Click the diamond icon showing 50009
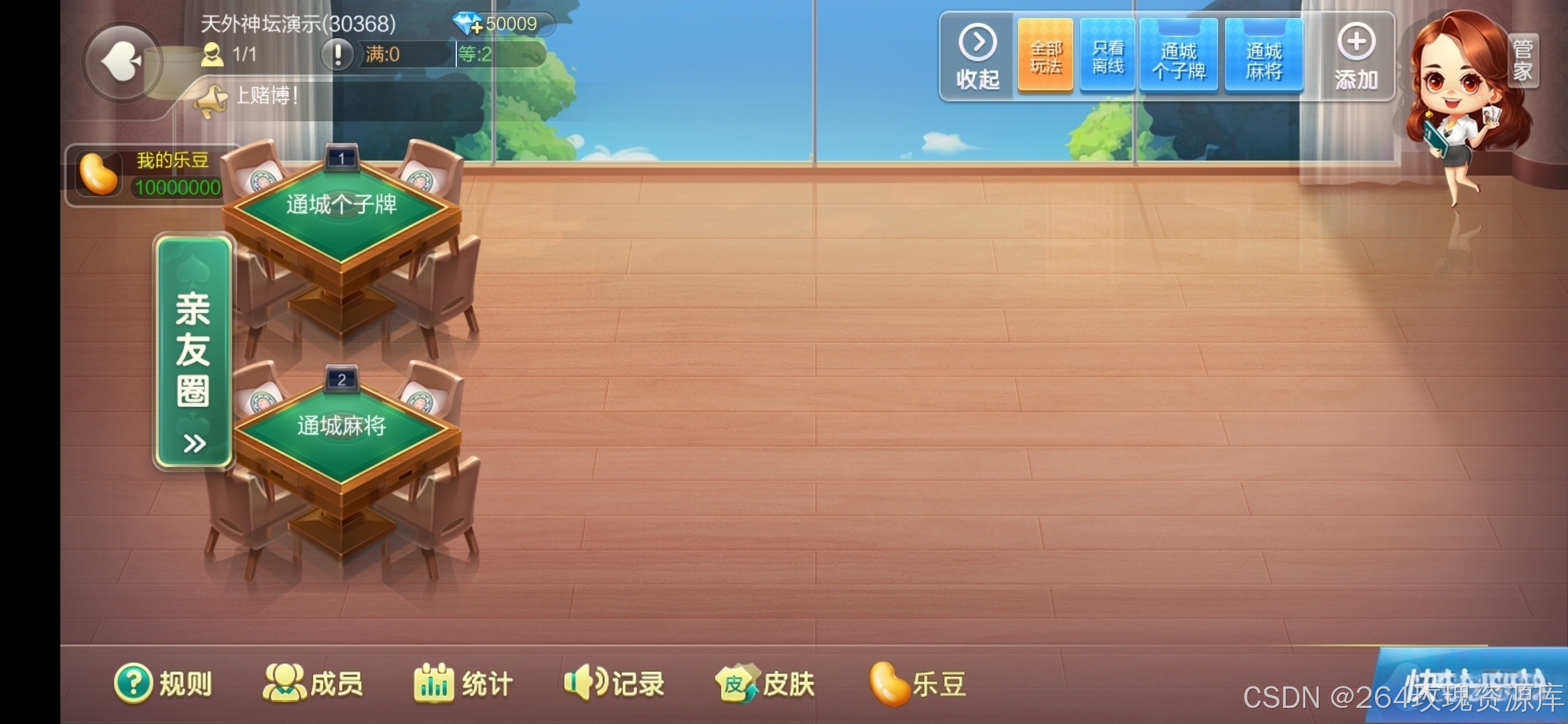 [x=468, y=24]
